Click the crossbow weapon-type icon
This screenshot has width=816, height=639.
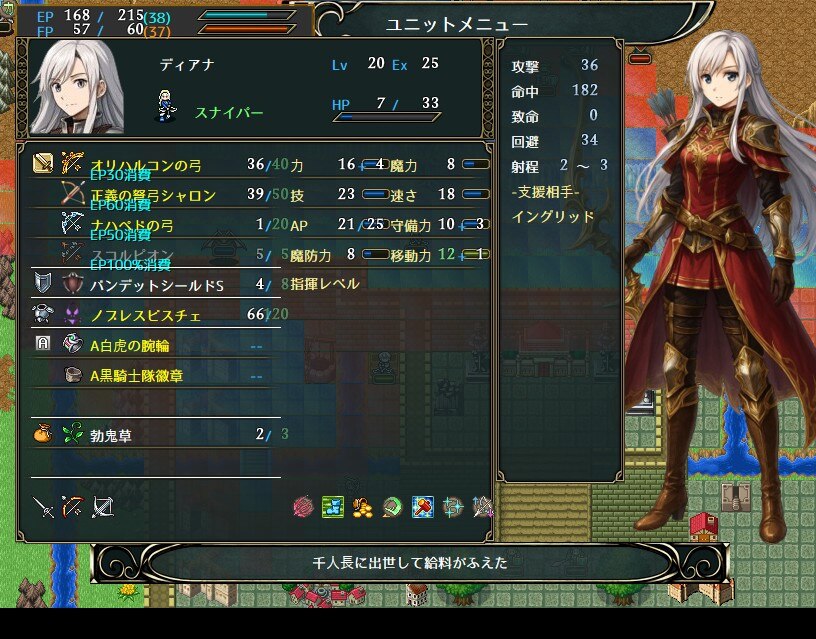(x=102, y=508)
